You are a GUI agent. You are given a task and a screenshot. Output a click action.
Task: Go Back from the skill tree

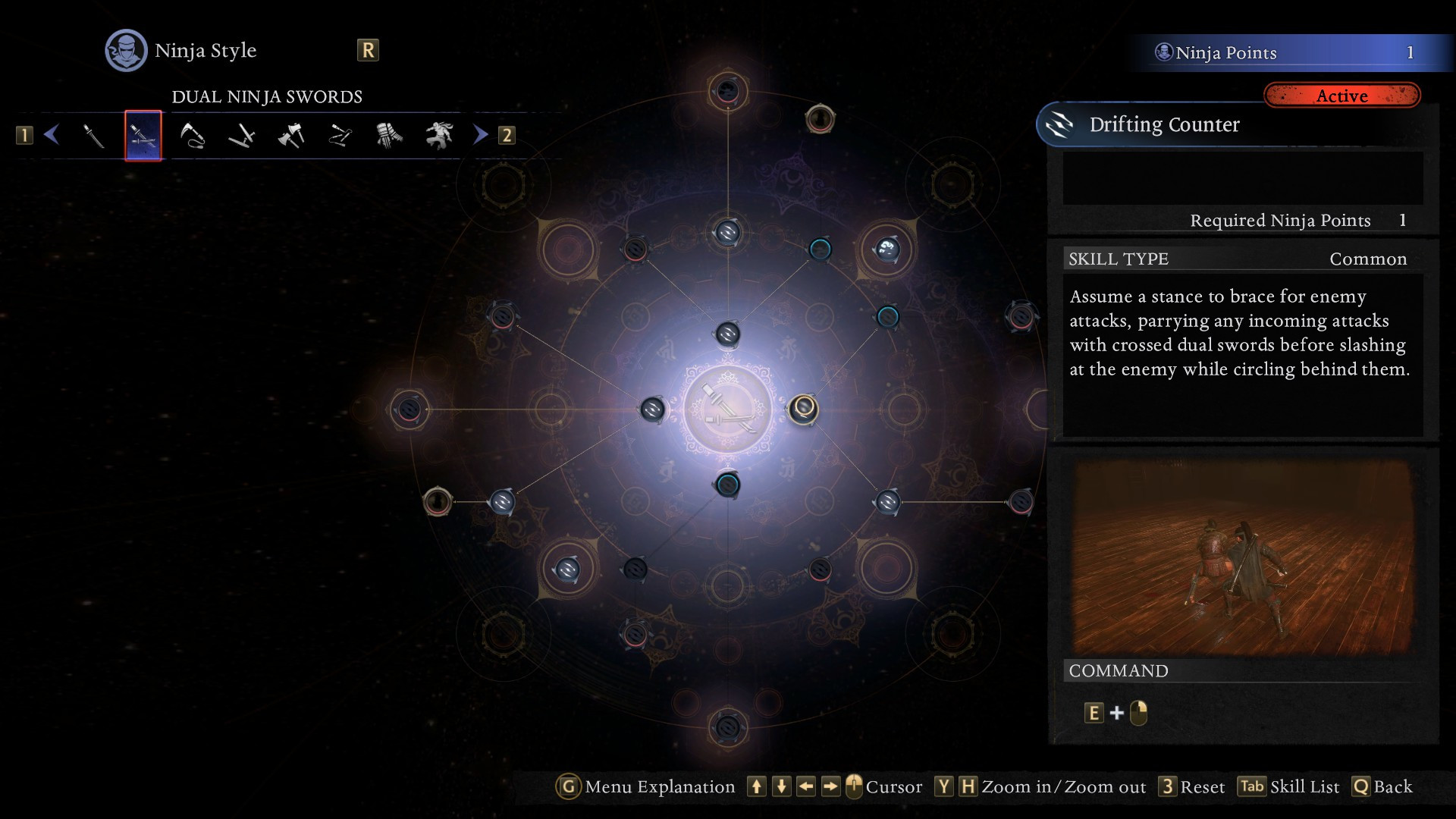1382,786
